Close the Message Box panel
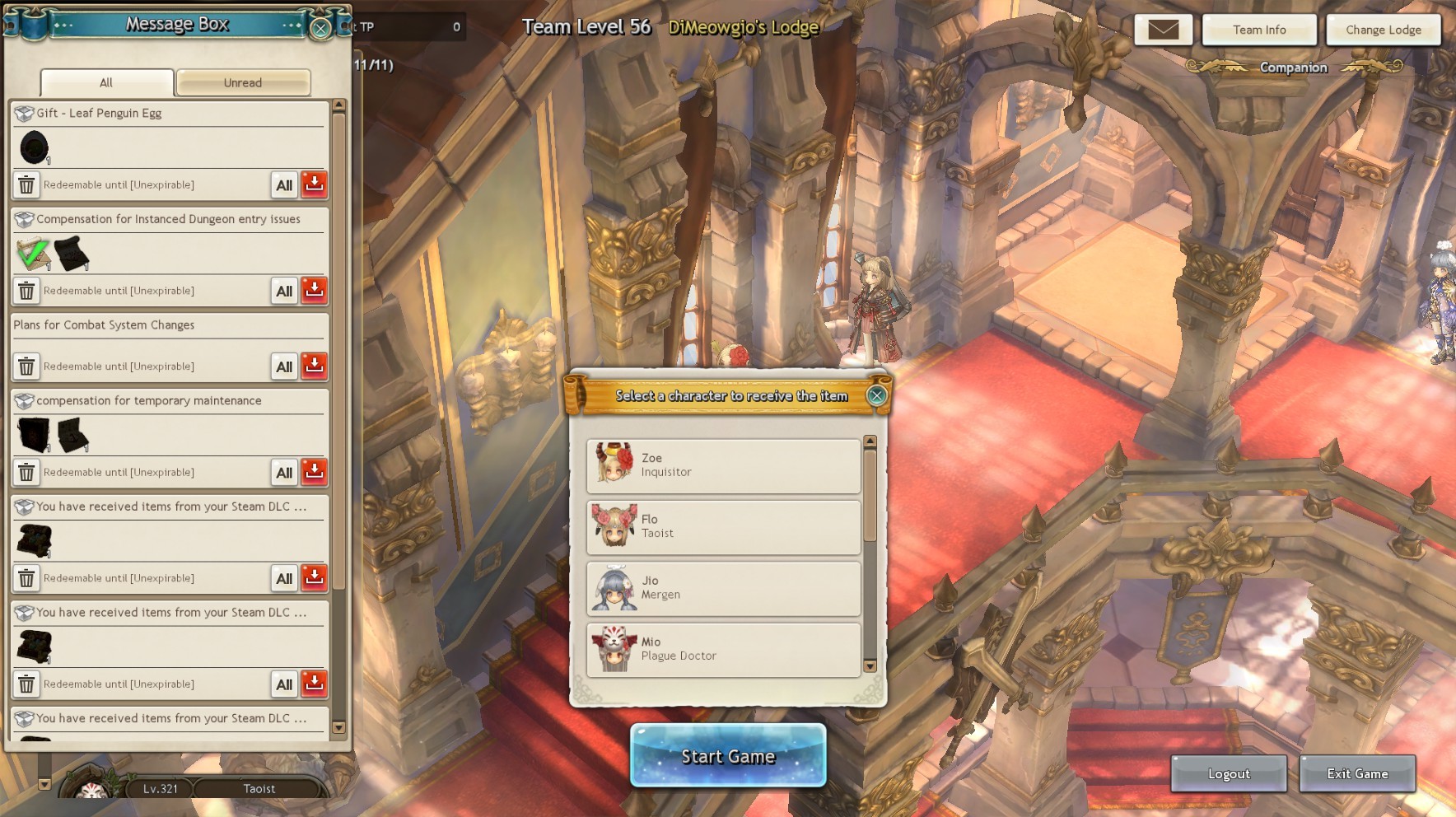The height and width of the screenshot is (817, 1456). click(x=320, y=28)
